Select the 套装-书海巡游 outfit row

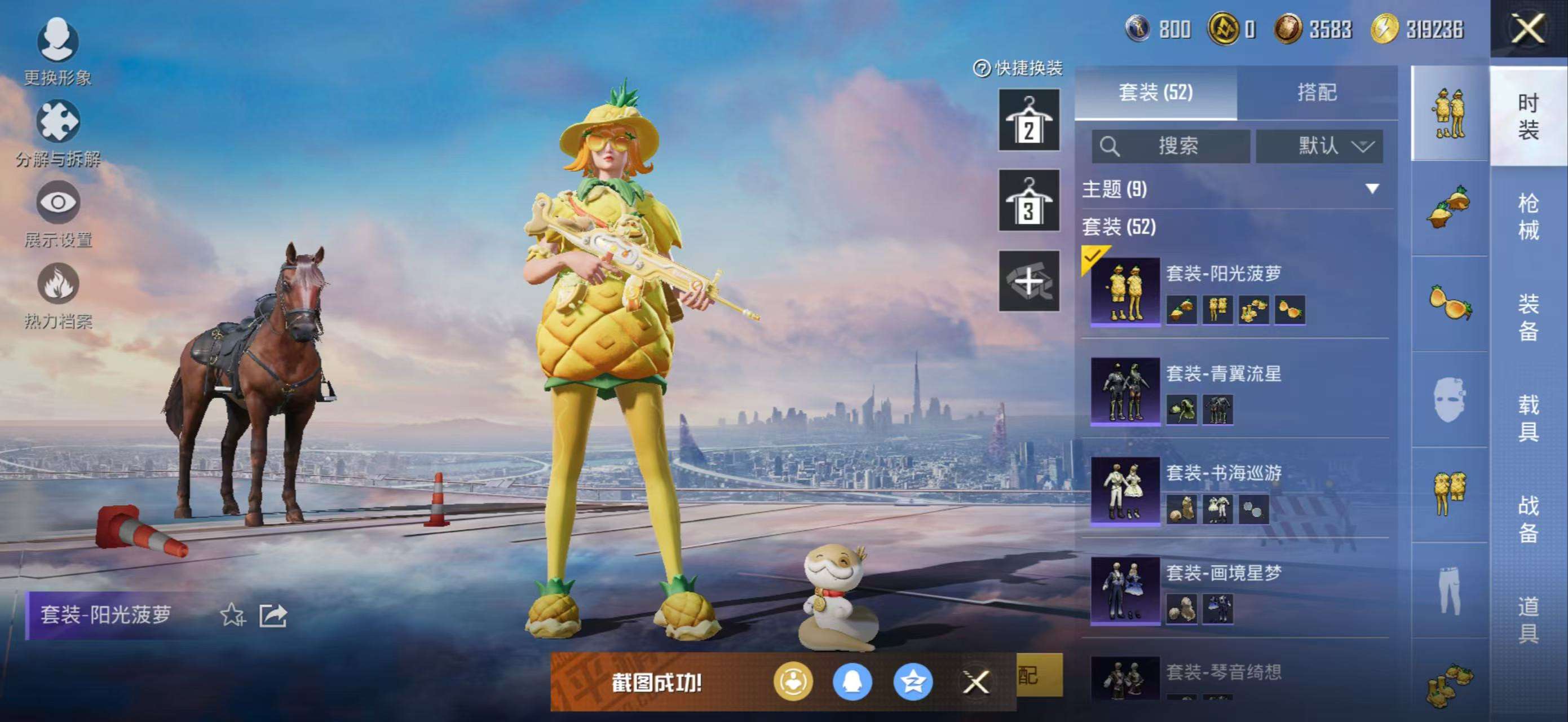click(x=1236, y=490)
